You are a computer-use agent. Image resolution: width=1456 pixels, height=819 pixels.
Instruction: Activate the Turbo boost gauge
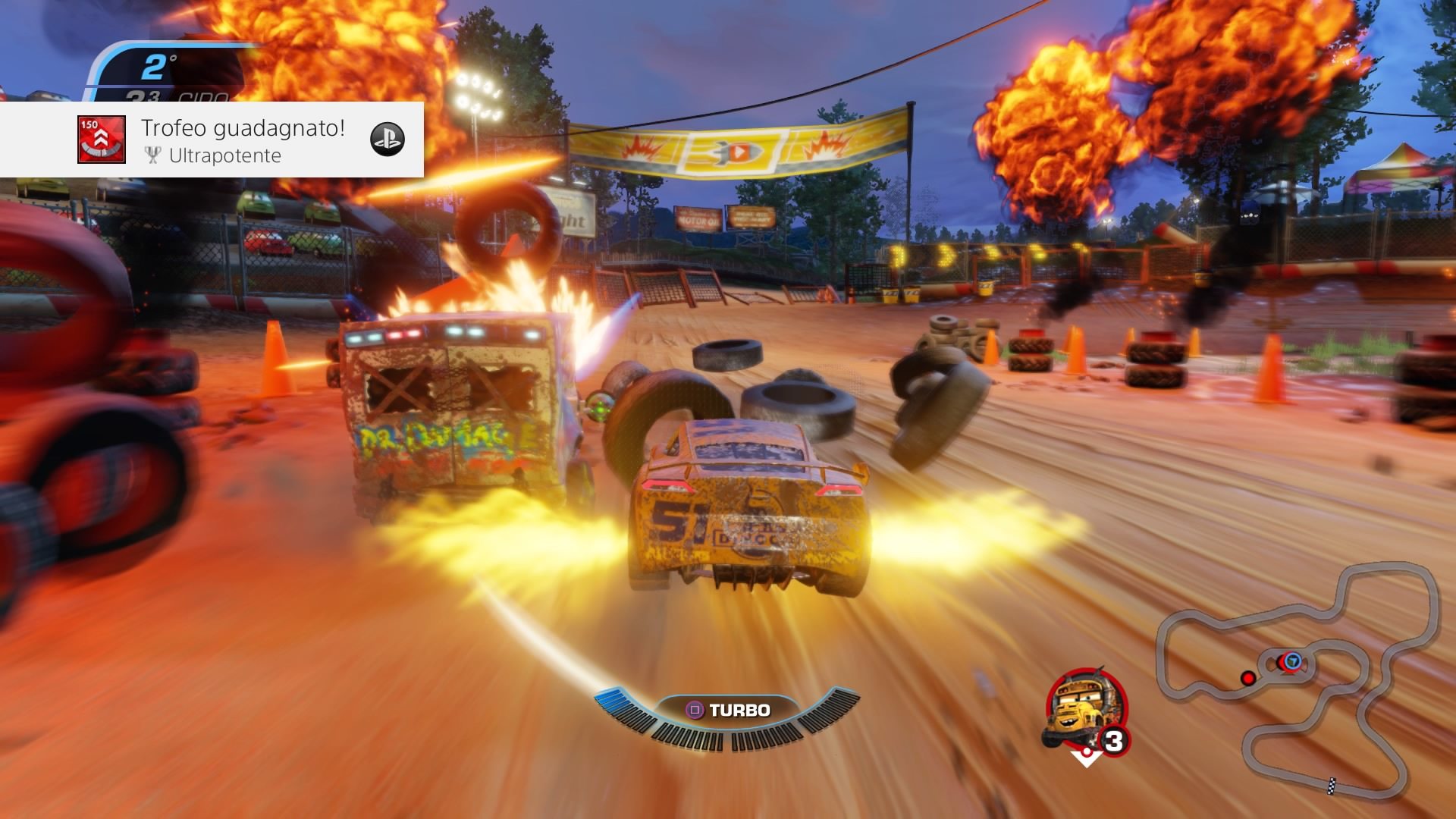tap(728, 713)
